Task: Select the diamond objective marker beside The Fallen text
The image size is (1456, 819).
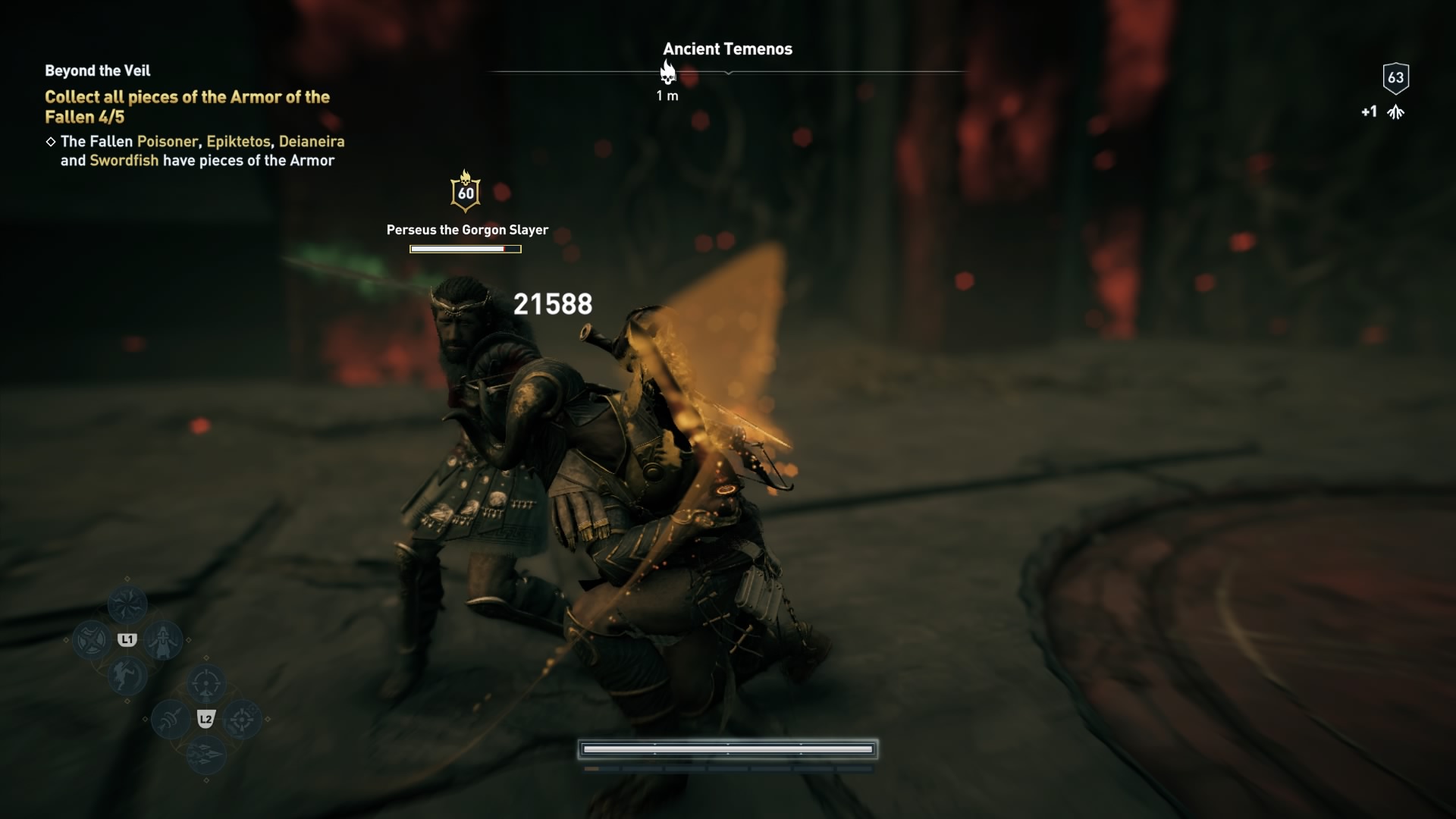Action: (x=50, y=141)
